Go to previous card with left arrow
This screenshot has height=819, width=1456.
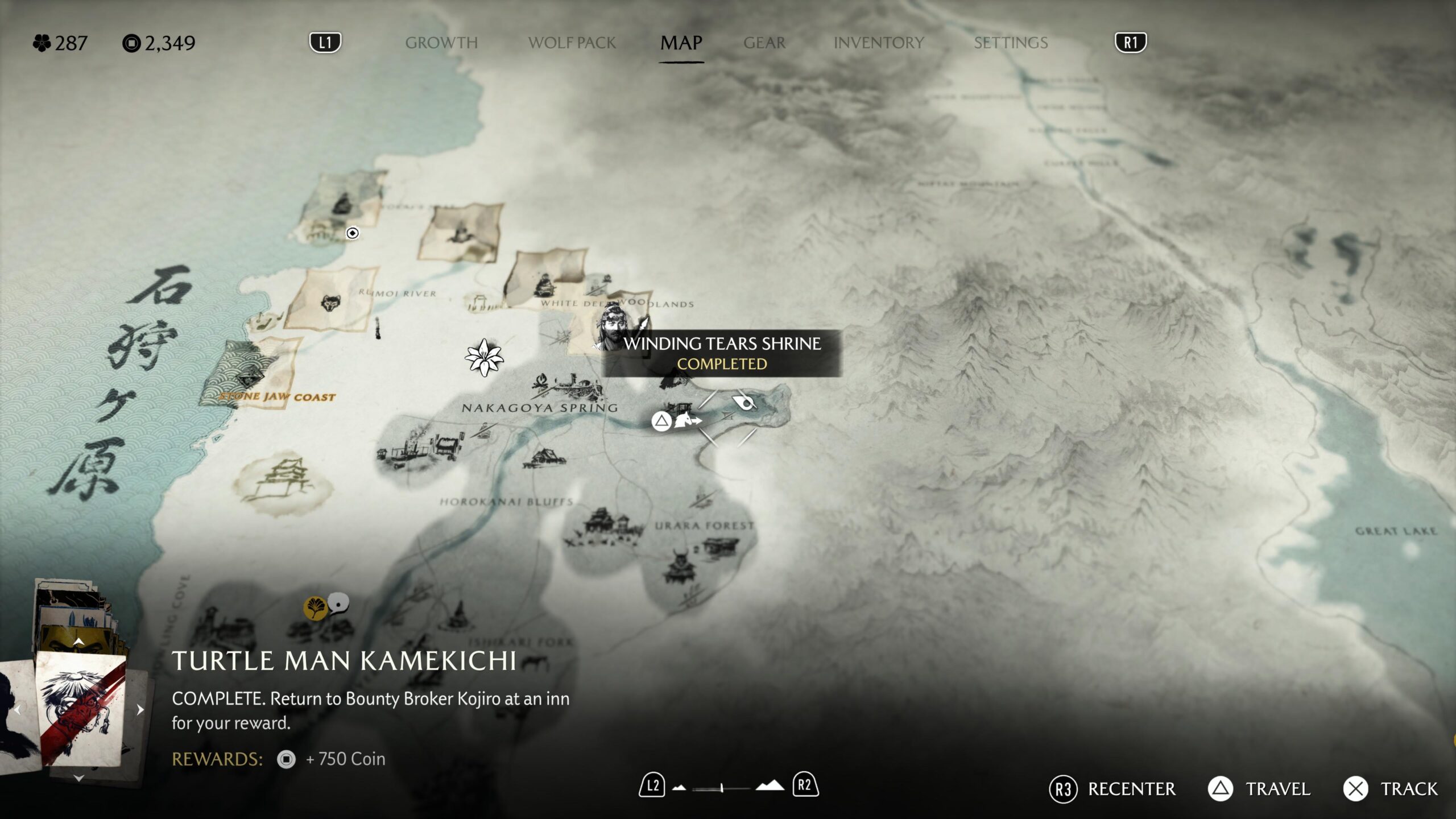[17, 709]
